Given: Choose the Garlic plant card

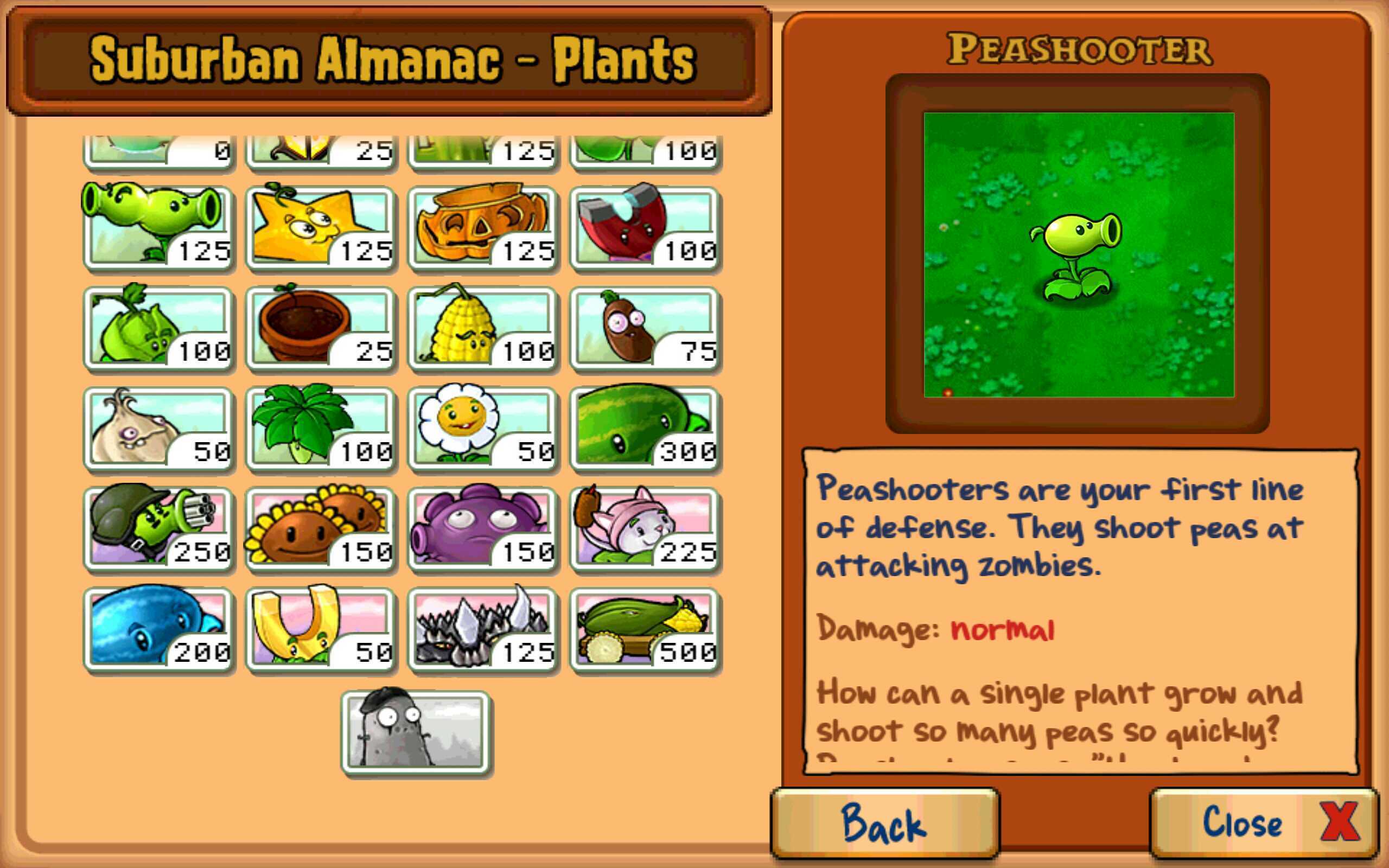Looking at the screenshot, I should click(x=158, y=429).
